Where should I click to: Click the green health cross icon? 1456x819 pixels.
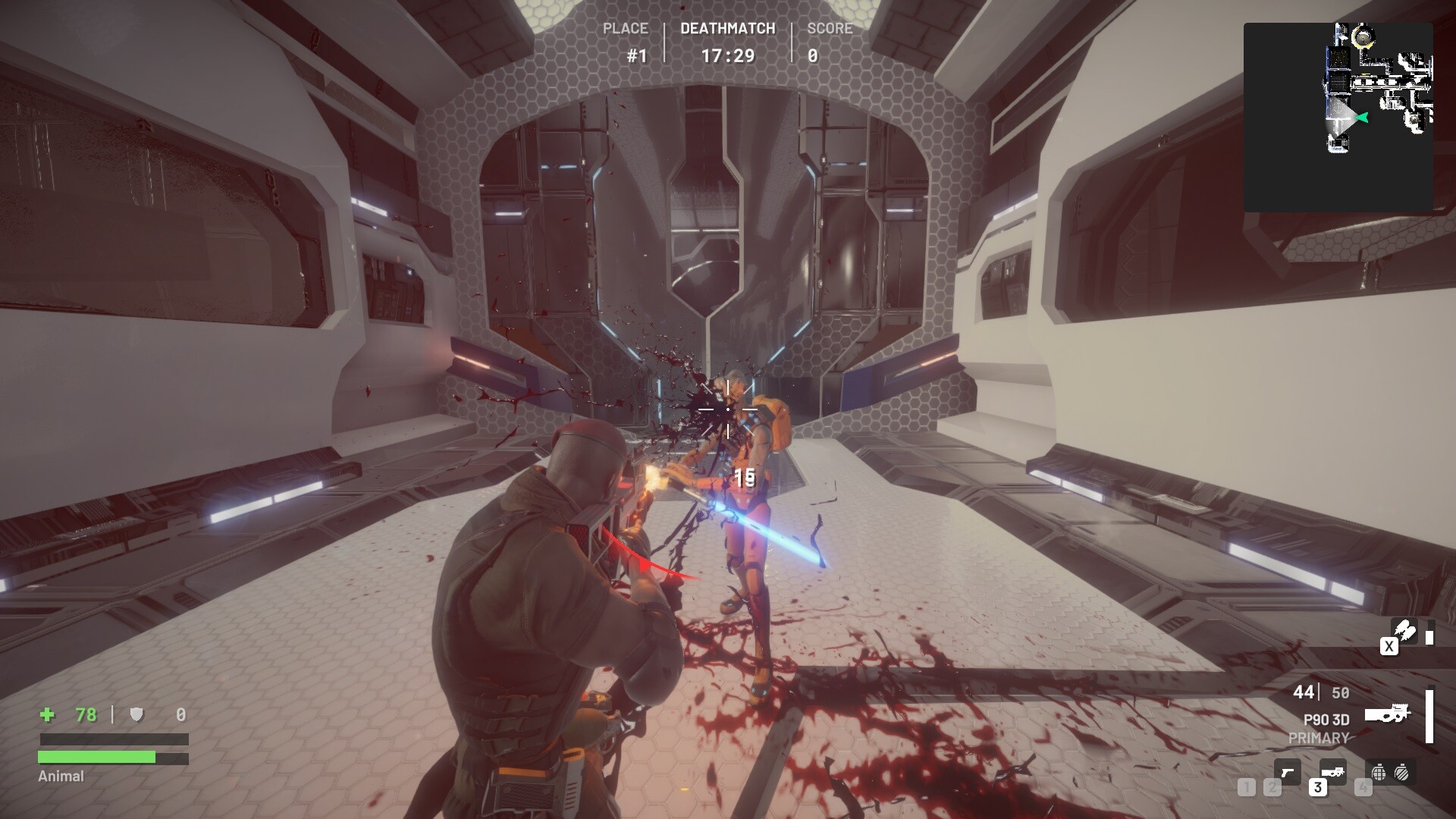click(46, 714)
